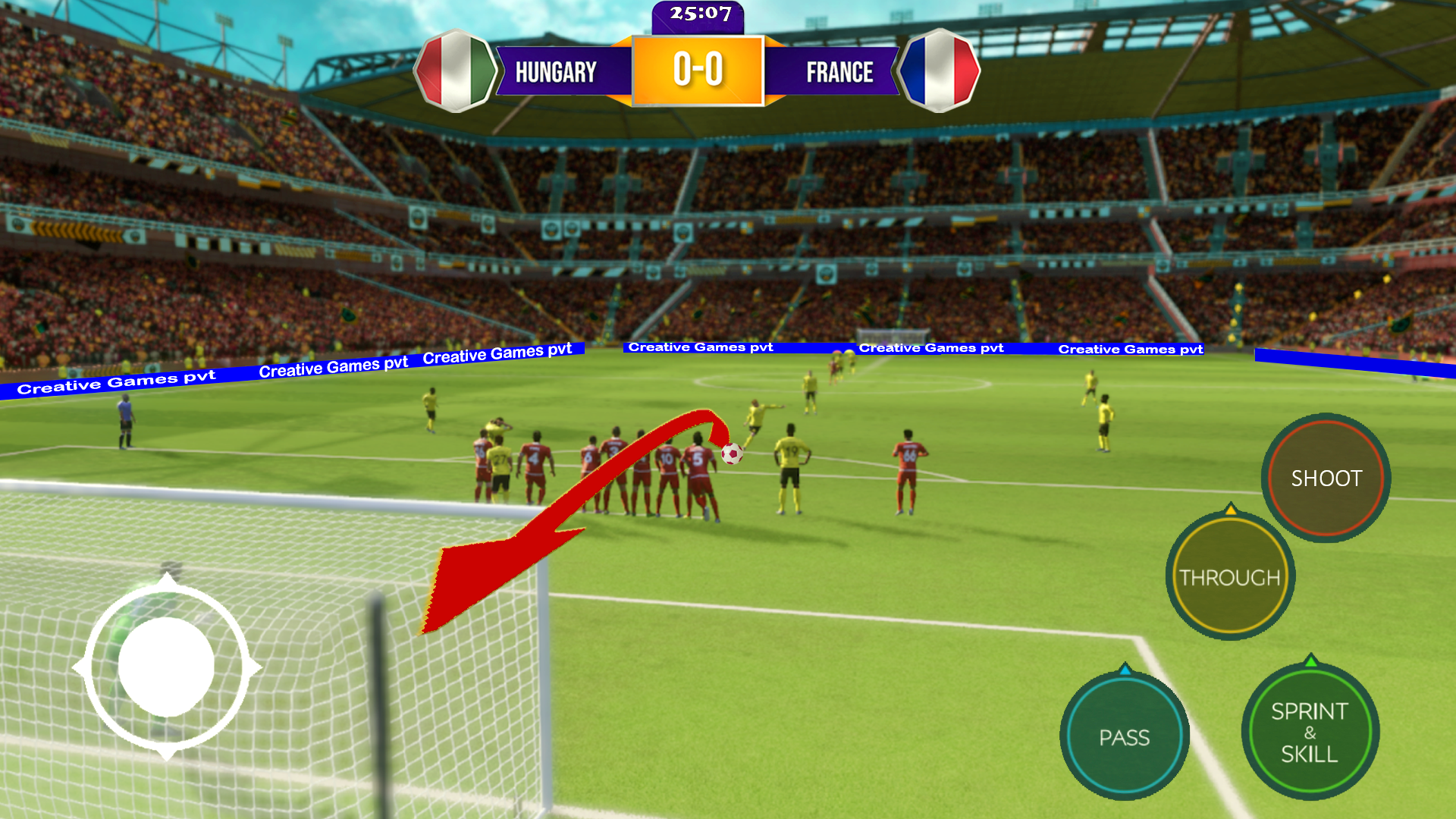This screenshot has height=819, width=1456.
Task: Select the HUNGARY name banner
Action: point(556,72)
